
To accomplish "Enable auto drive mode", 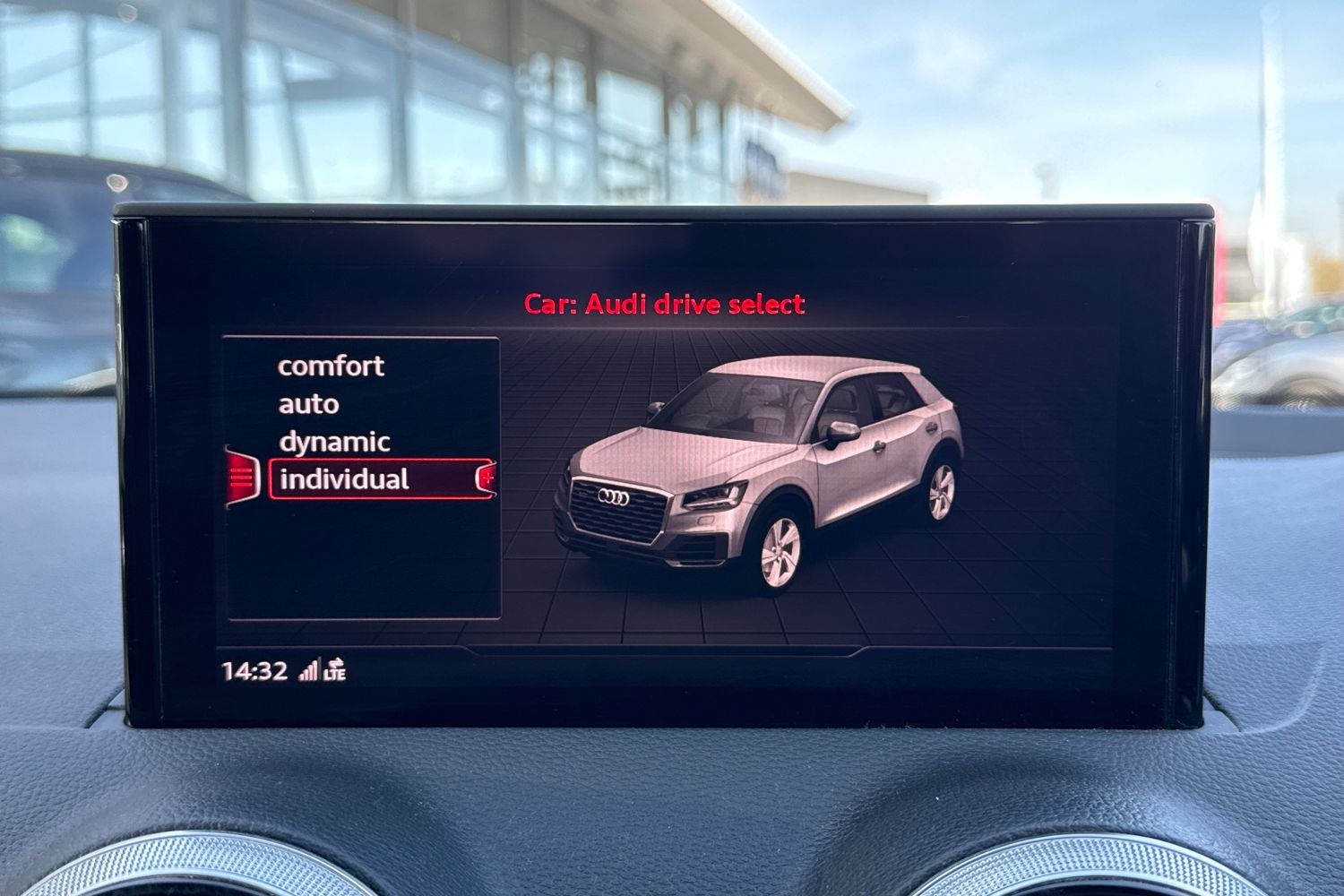I will [308, 403].
